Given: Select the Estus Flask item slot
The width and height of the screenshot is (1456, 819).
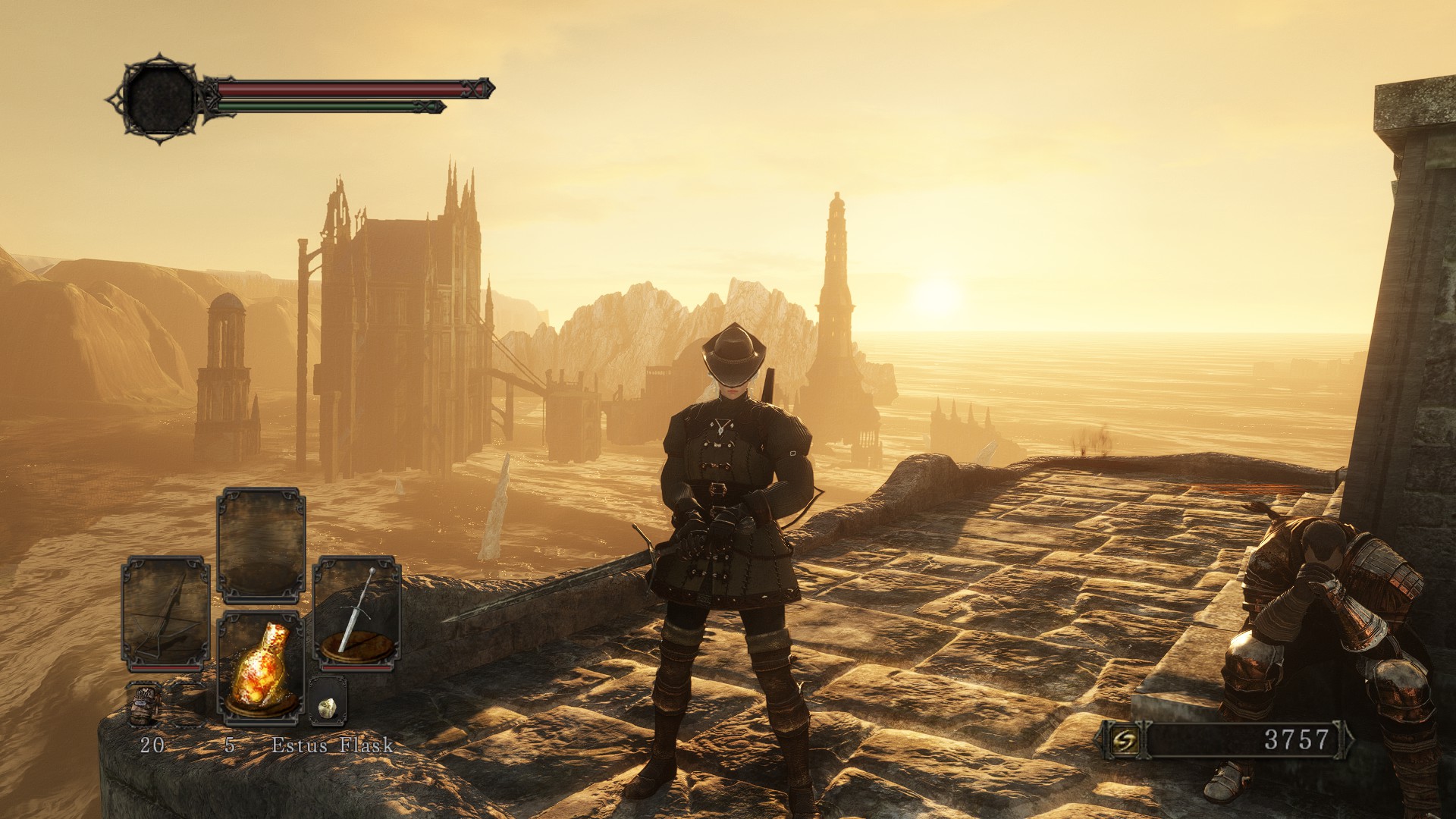Looking at the screenshot, I should pos(260,665).
